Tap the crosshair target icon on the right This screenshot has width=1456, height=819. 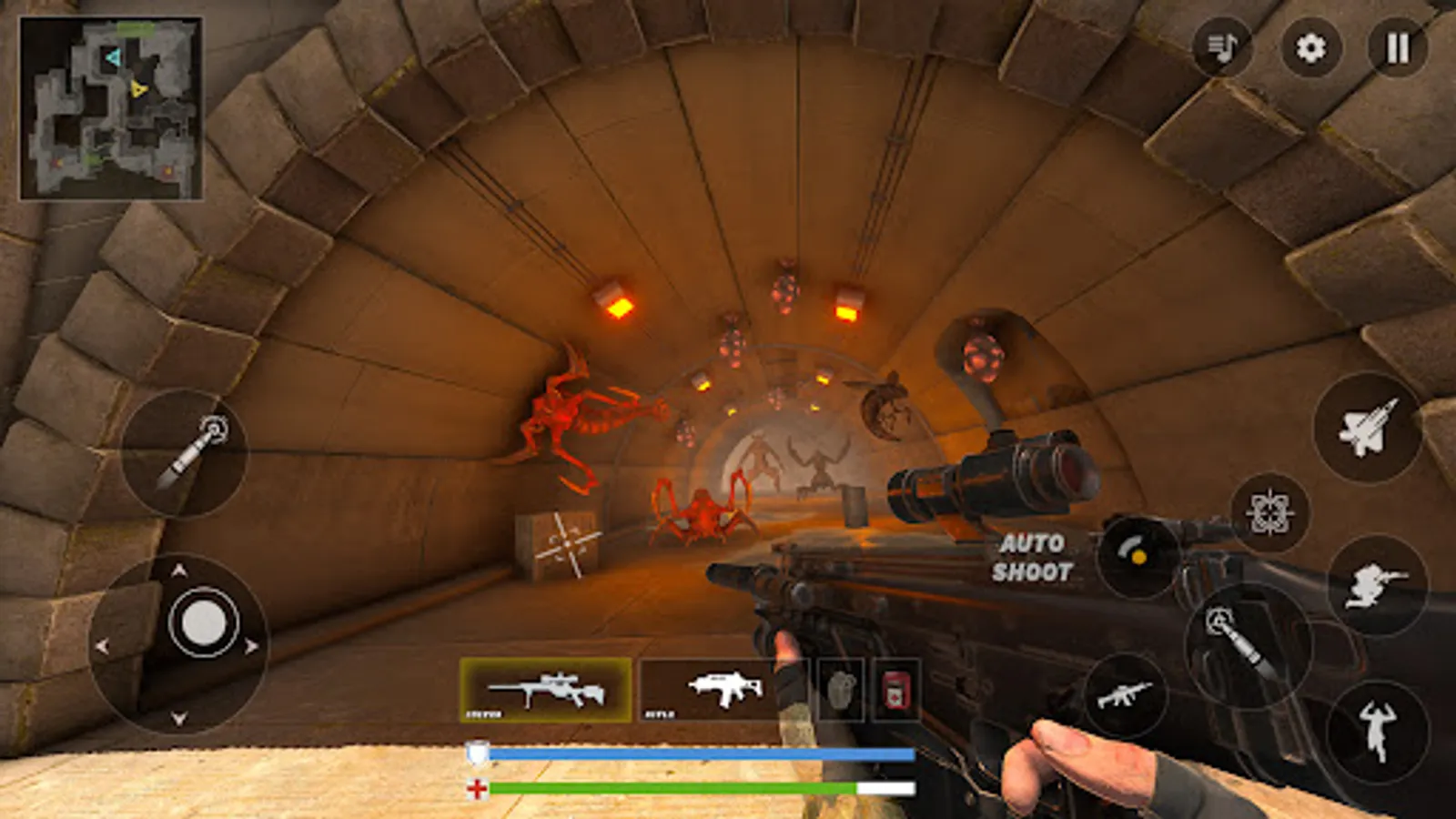coord(1270,514)
